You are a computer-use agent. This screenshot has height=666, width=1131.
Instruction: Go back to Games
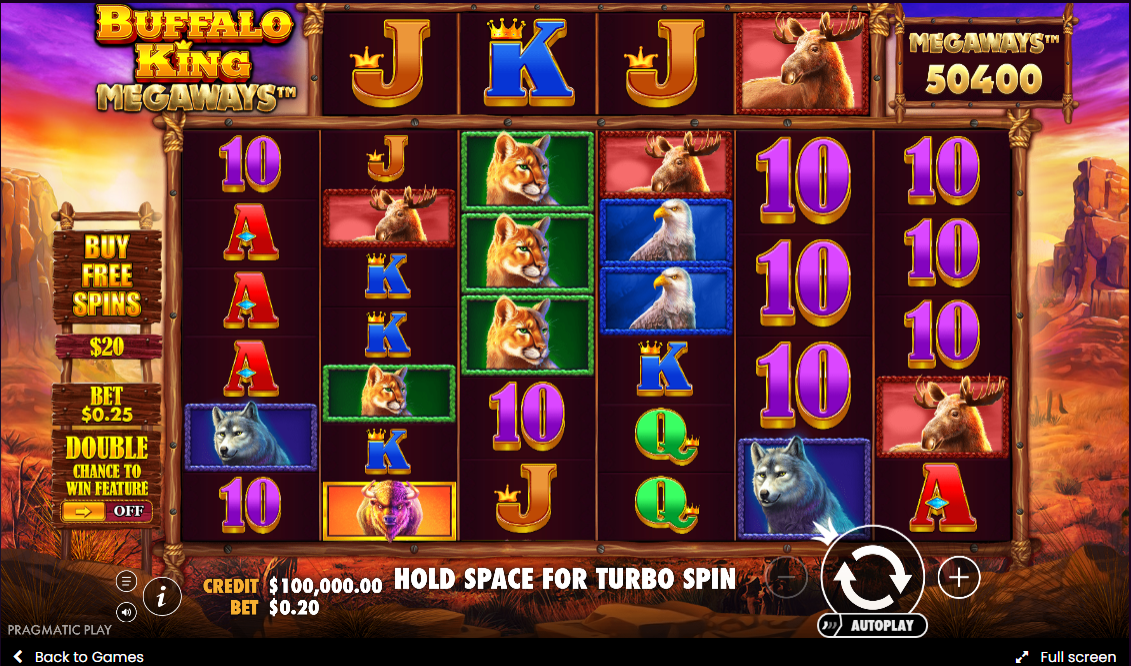(x=78, y=657)
